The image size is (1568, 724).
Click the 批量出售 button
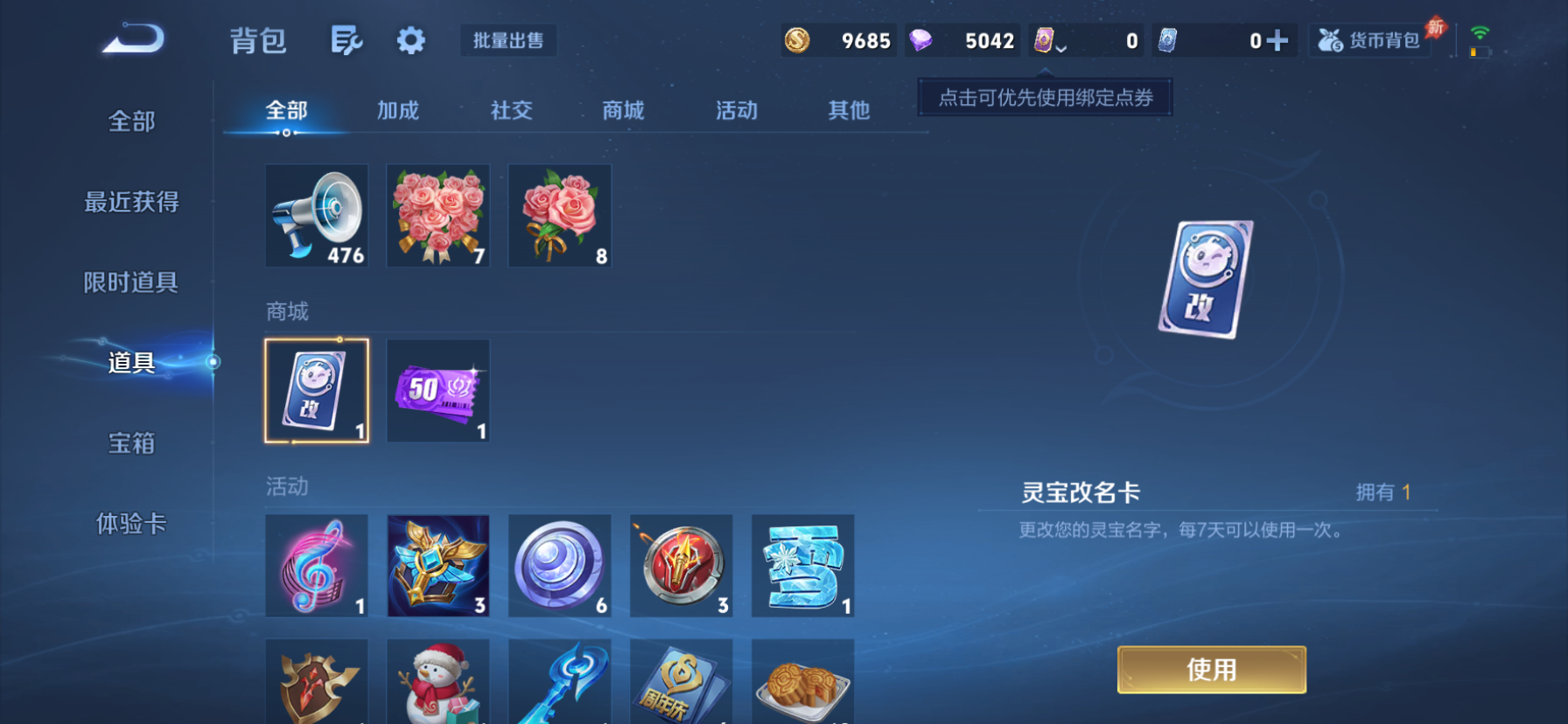[x=507, y=39]
